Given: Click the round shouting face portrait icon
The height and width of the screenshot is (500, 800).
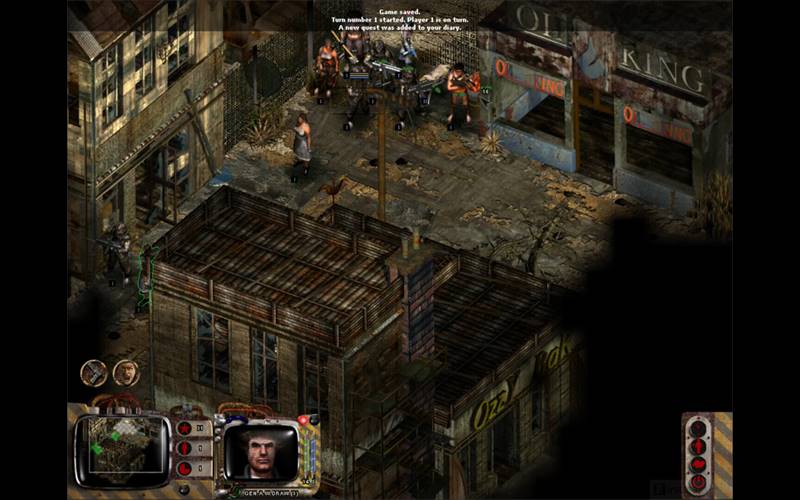Looking at the screenshot, I should pos(126,373).
